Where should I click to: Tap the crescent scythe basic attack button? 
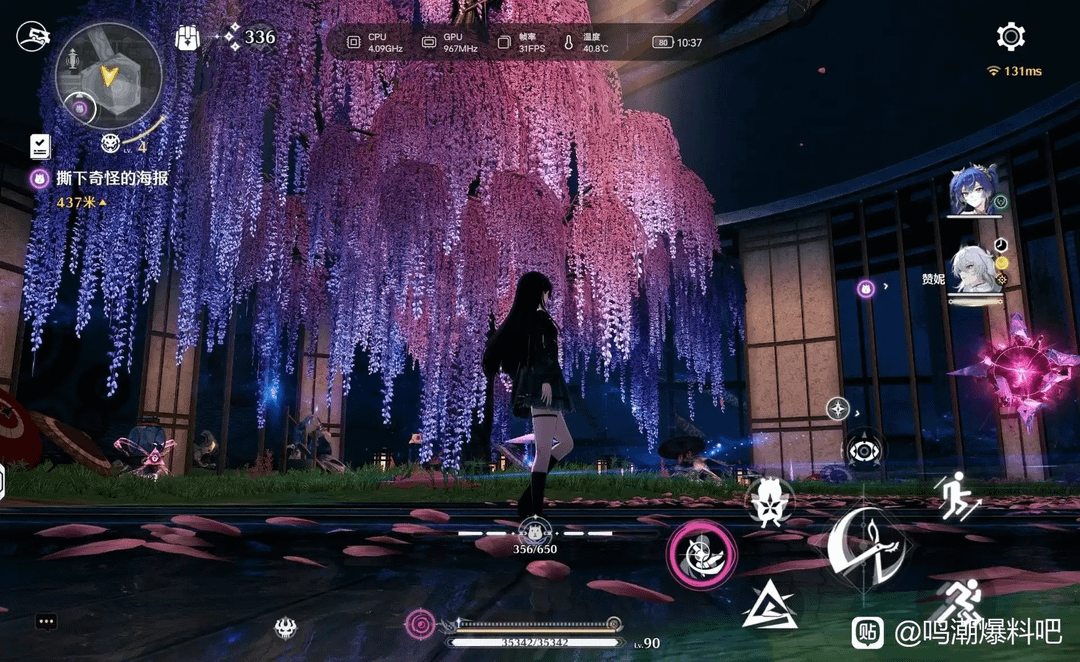[x=867, y=545]
